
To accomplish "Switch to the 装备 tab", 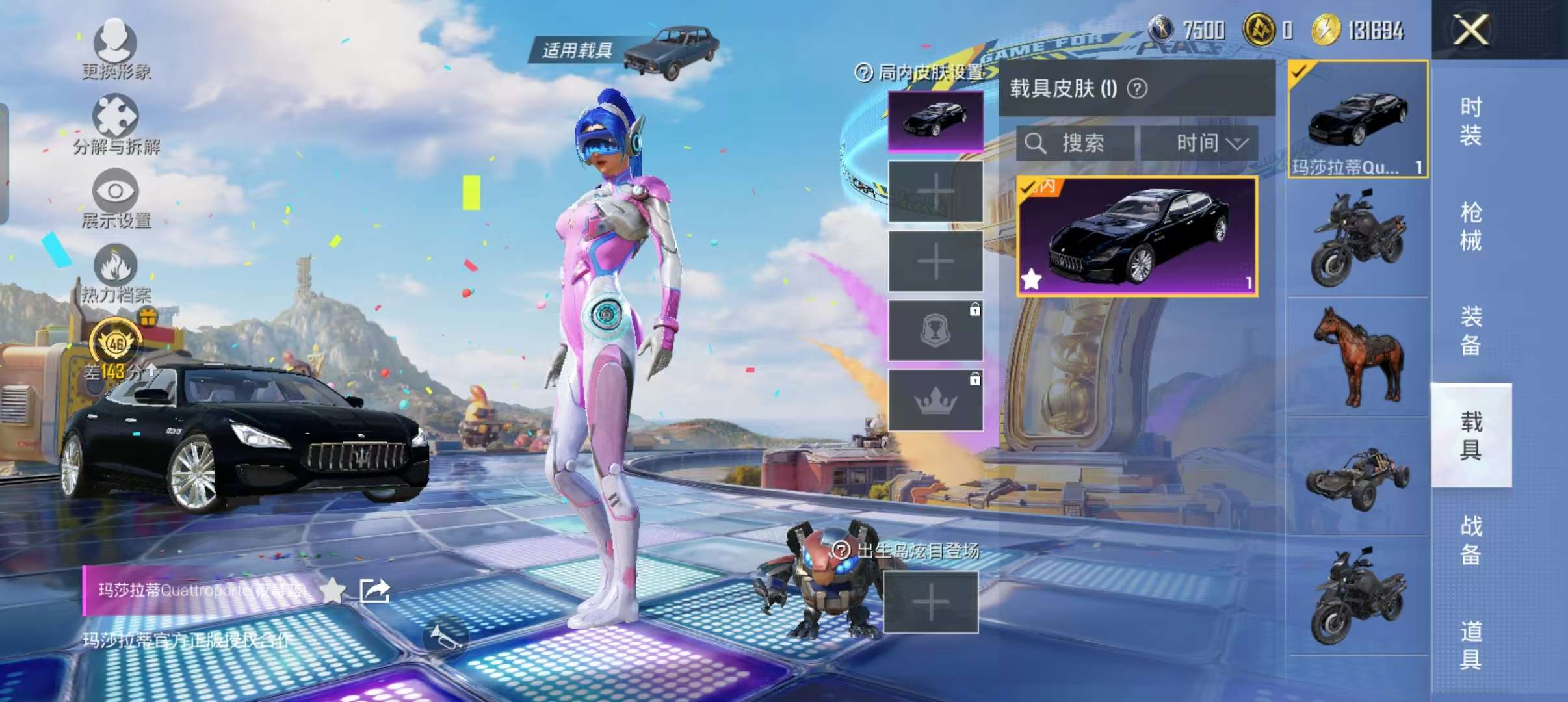I will point(1470,330).
